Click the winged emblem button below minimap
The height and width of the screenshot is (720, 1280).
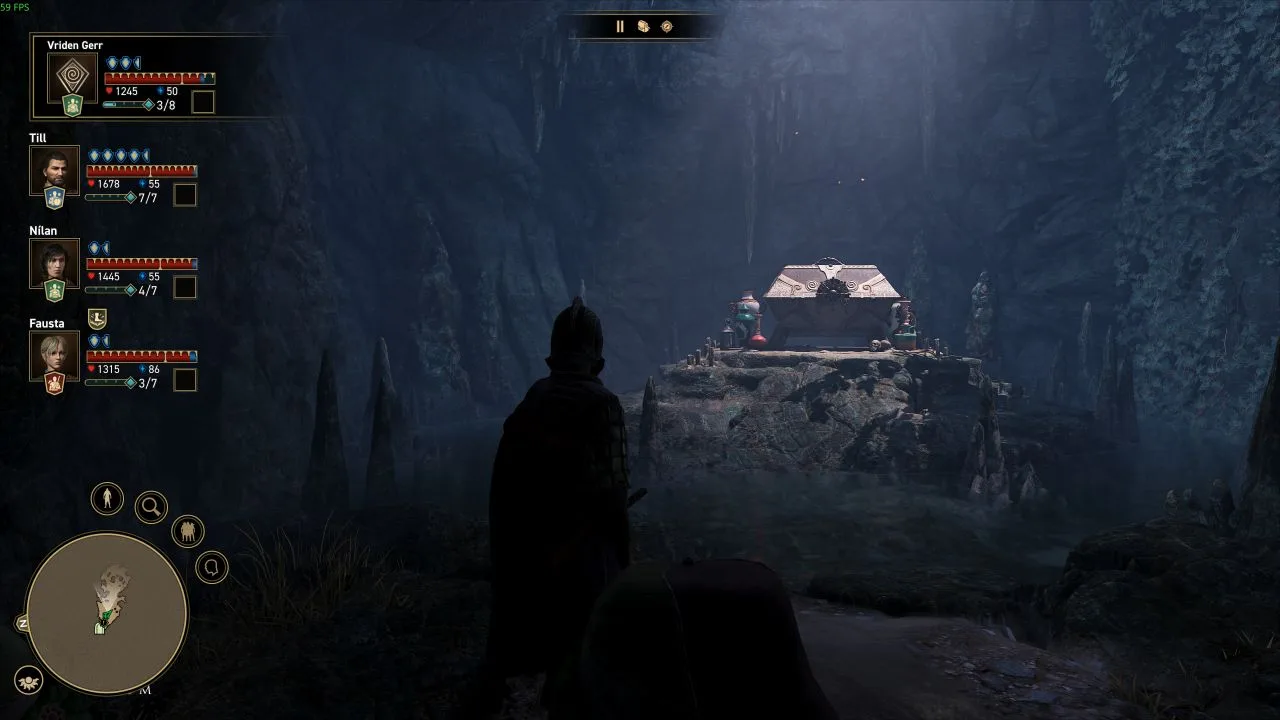tap(29, 680)
